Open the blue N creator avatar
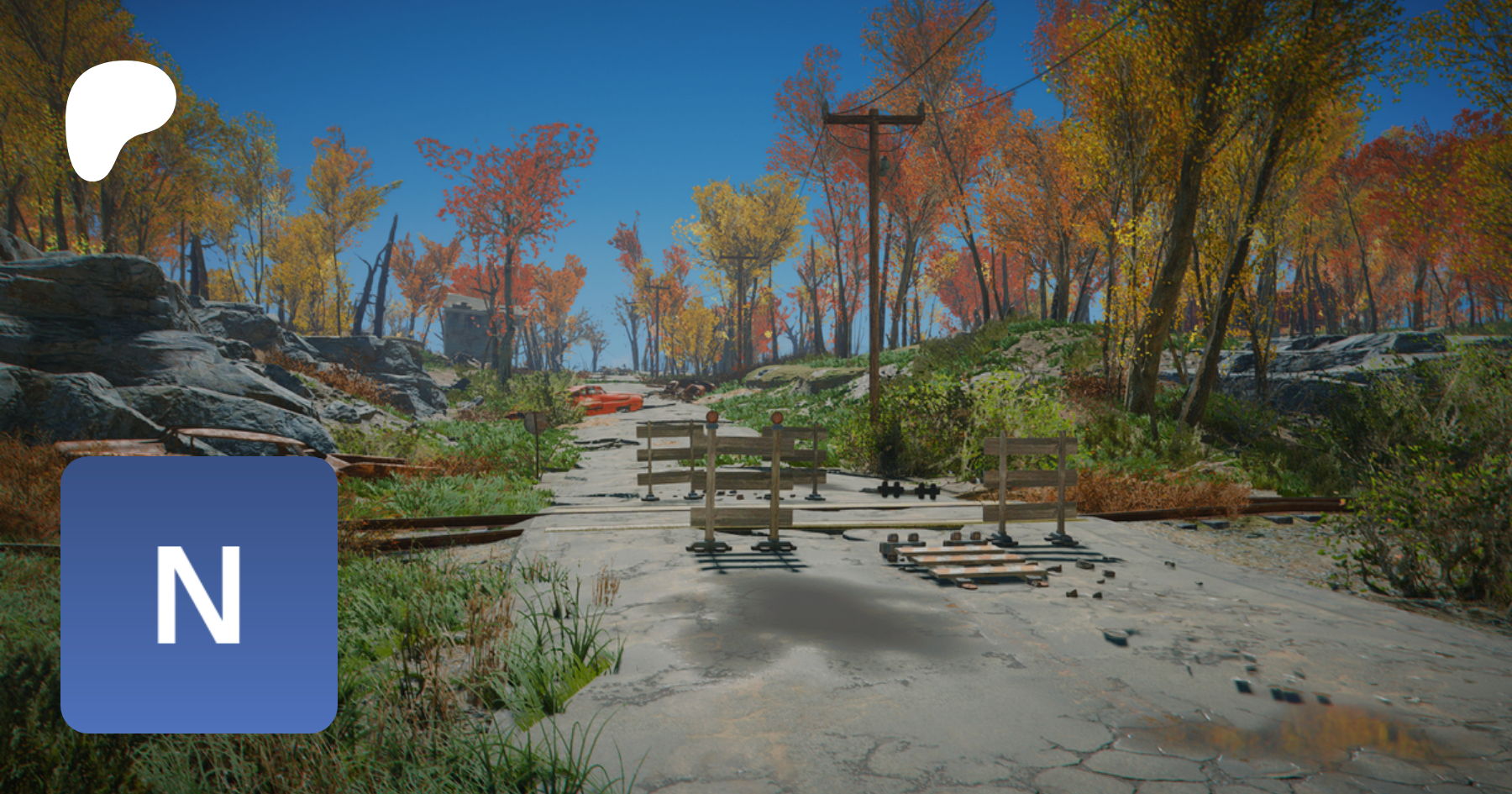Image resolution: width=1512 pixels, height=794 pixels. [x=199, y=594]
